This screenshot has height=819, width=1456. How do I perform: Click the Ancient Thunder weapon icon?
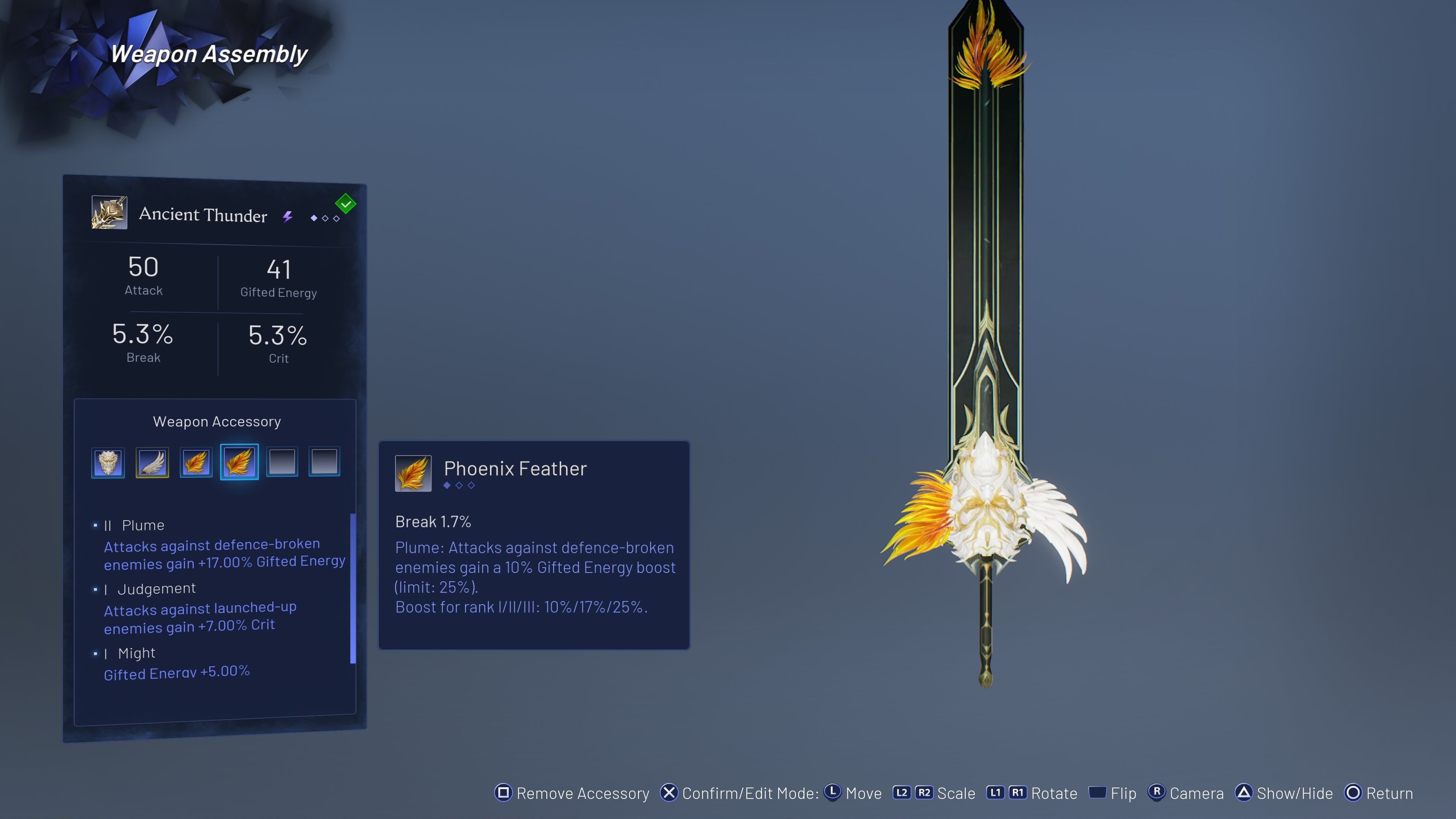[109, 212]
